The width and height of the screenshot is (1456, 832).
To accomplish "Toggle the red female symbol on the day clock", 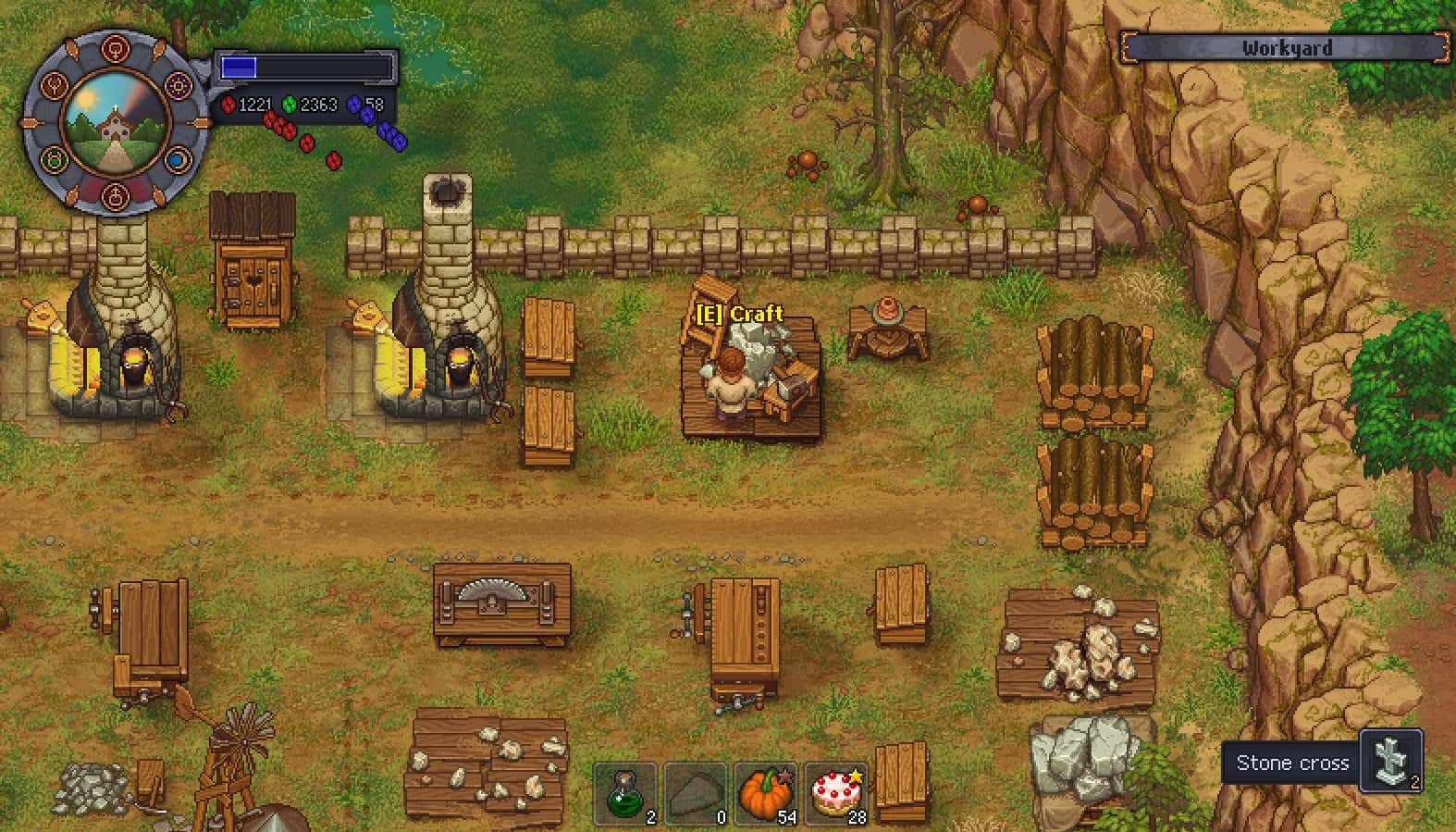I will click(x=116, y=48).
